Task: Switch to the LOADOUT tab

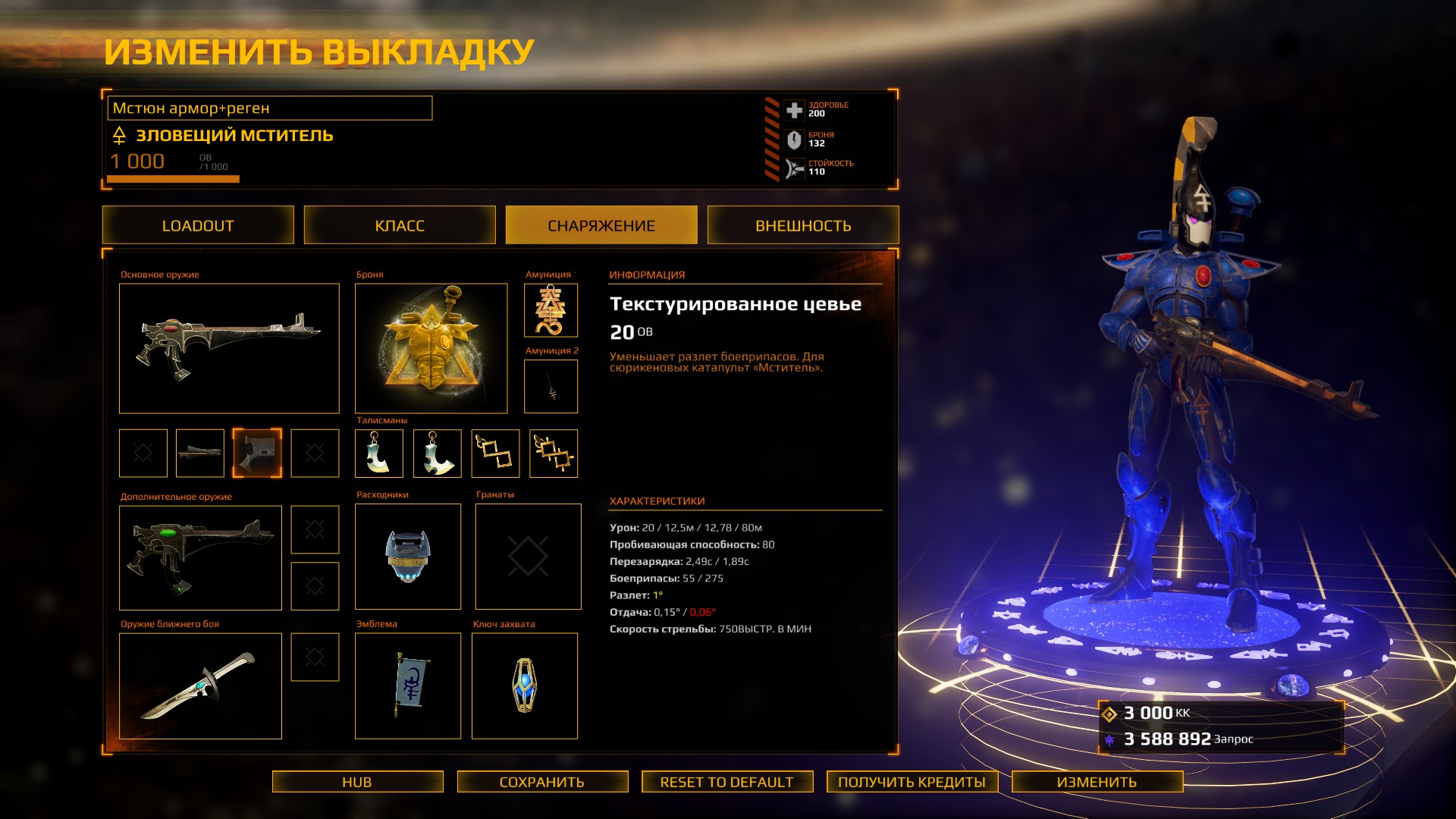Action: pos(198,225)
